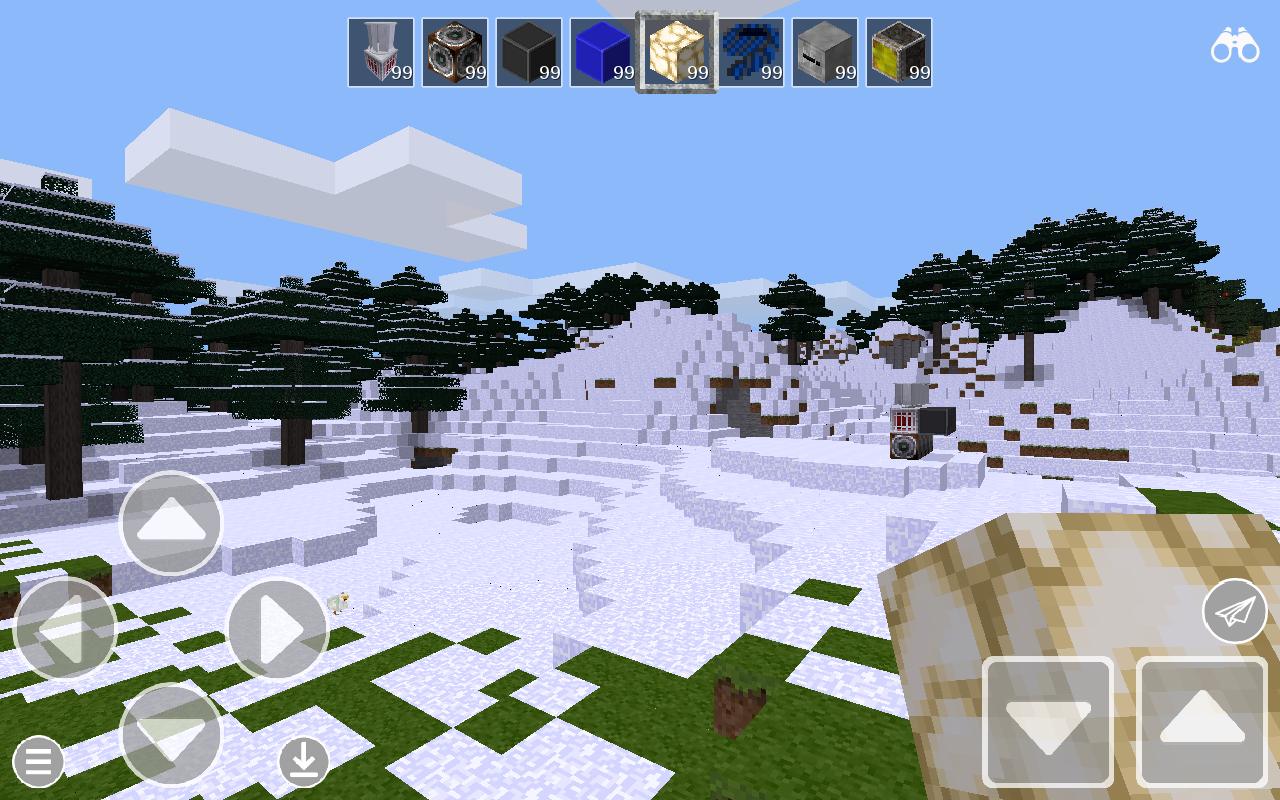Select the quartz block in the hotbar
Image resolution: width=1280 pixels, height=800 pixels.
click(x=678, y=50)
